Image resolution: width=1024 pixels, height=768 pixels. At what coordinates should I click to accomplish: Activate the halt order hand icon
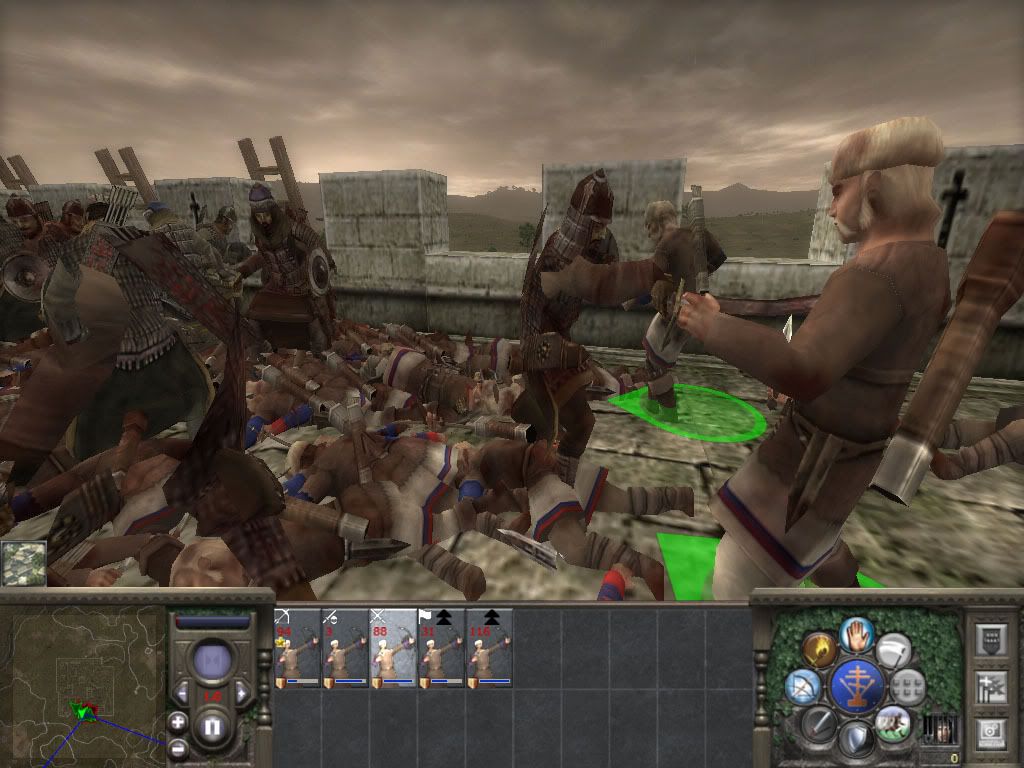click(x=857, y=633)
